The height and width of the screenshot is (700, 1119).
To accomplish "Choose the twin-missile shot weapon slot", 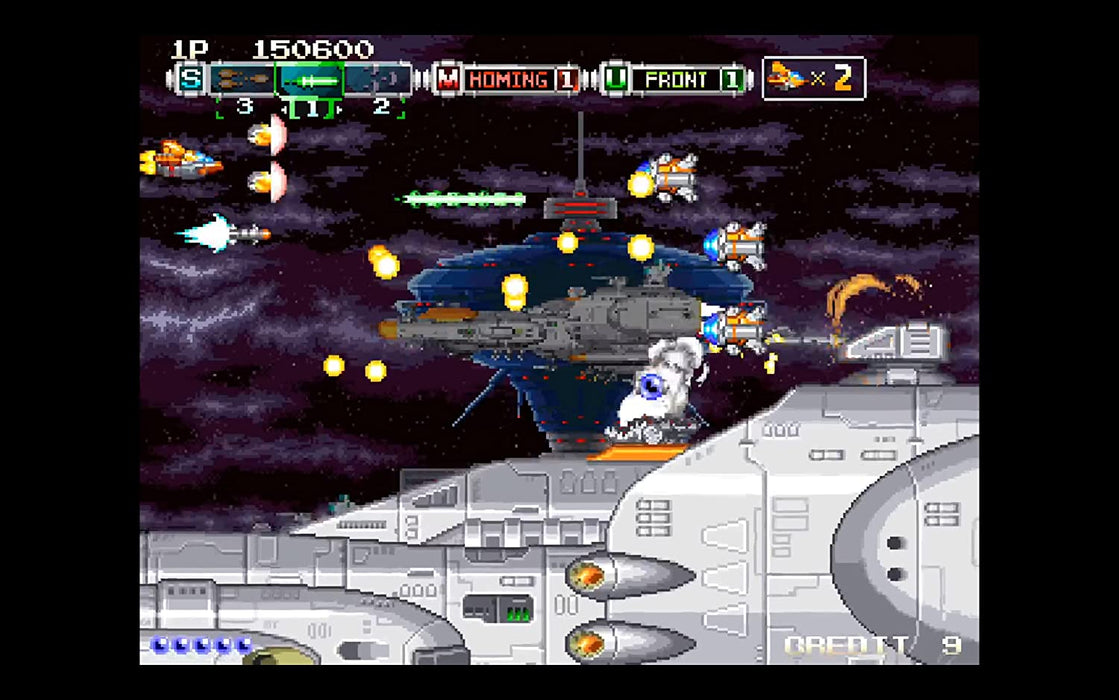I will (x=241, y=79).
